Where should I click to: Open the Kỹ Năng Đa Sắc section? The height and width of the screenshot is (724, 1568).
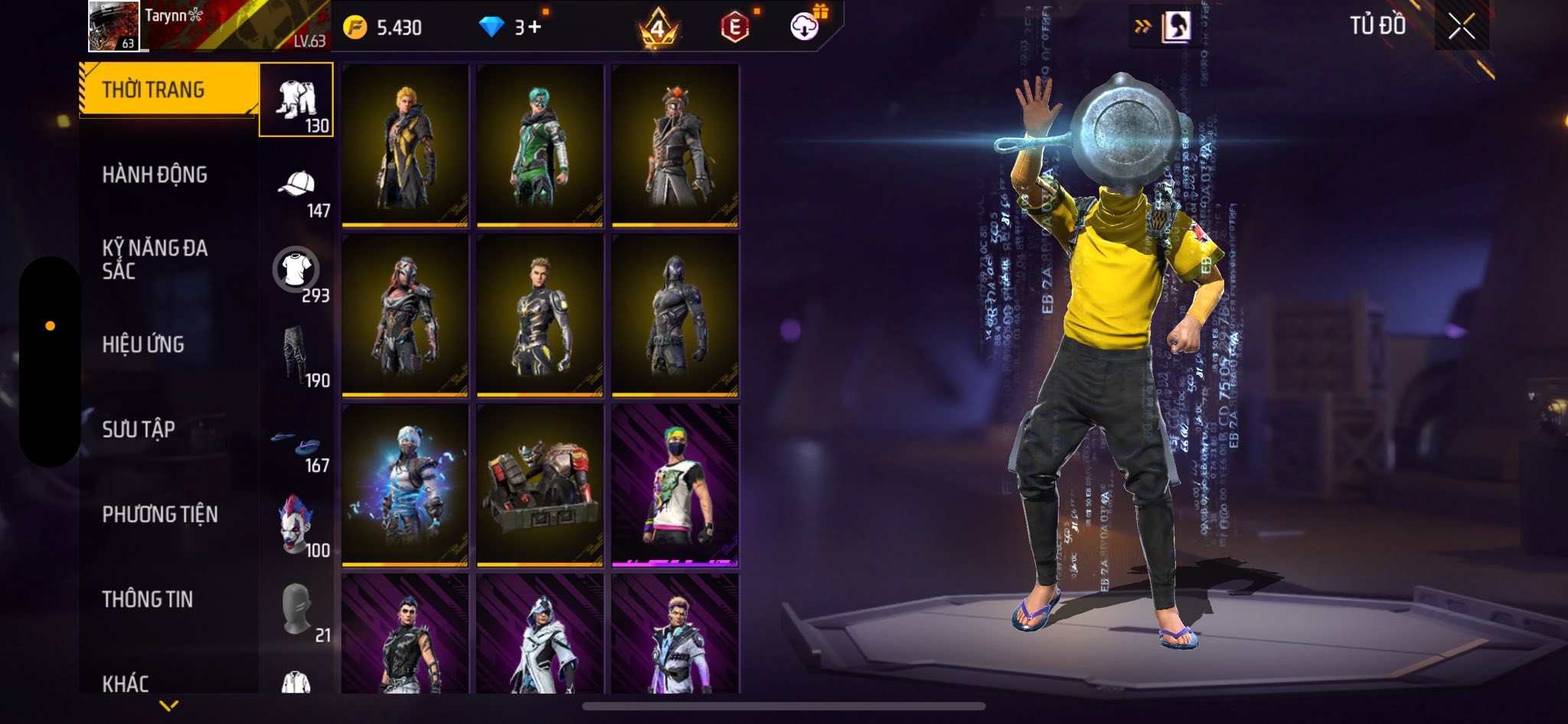[x=155, y=259]
